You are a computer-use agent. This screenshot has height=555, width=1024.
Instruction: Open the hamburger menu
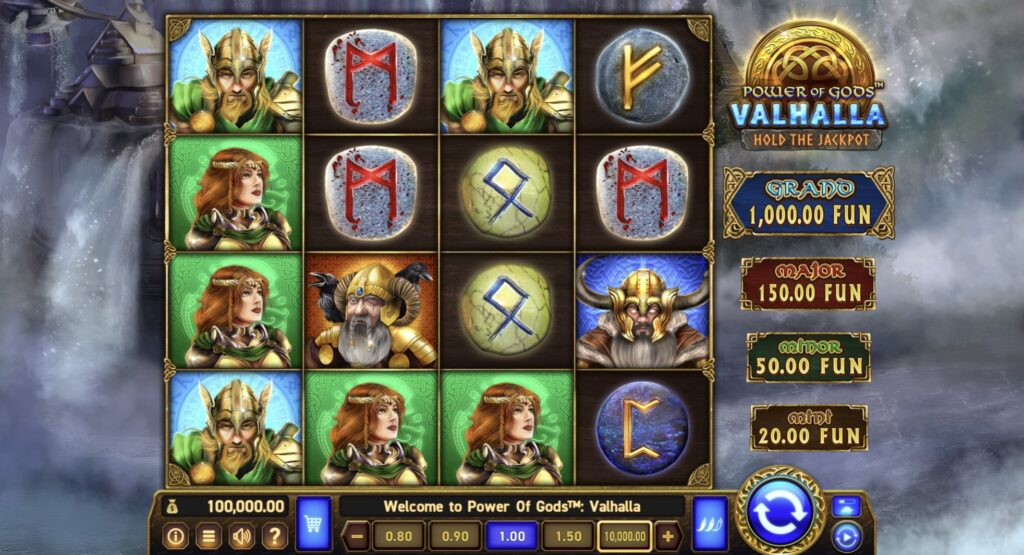click(208, 536)
